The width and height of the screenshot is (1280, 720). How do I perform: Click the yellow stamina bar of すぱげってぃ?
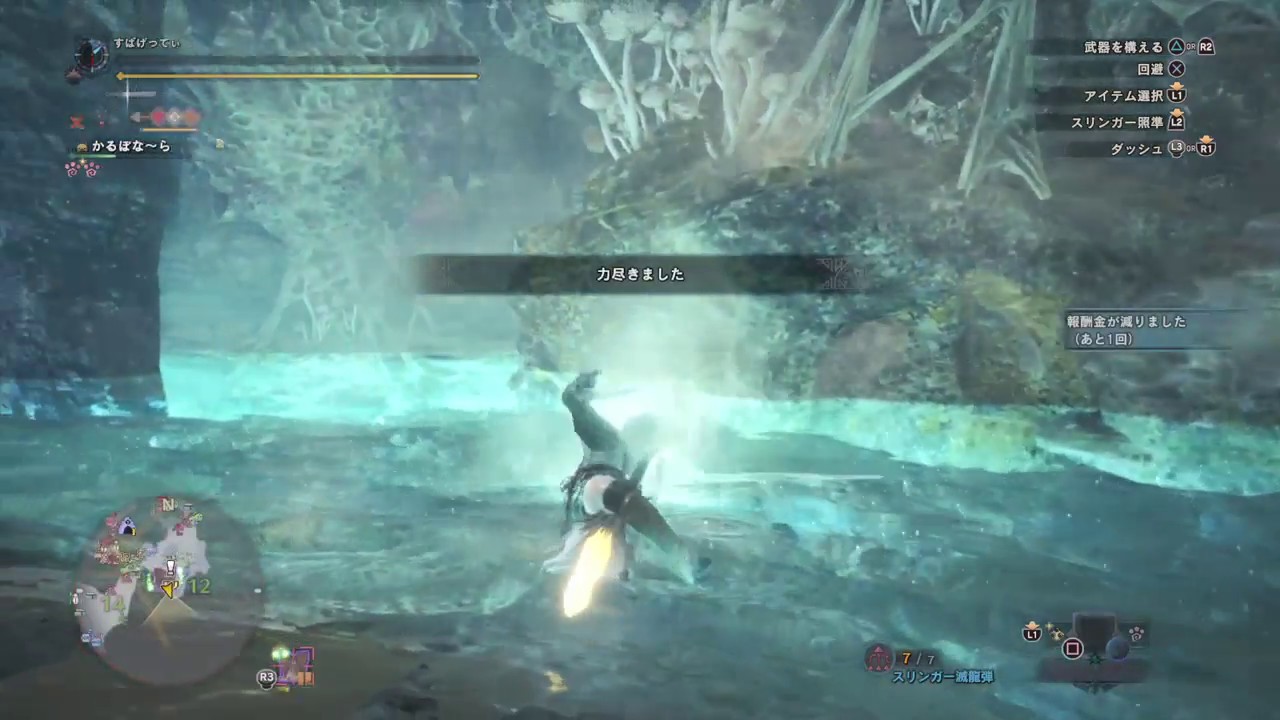[300, 76]
